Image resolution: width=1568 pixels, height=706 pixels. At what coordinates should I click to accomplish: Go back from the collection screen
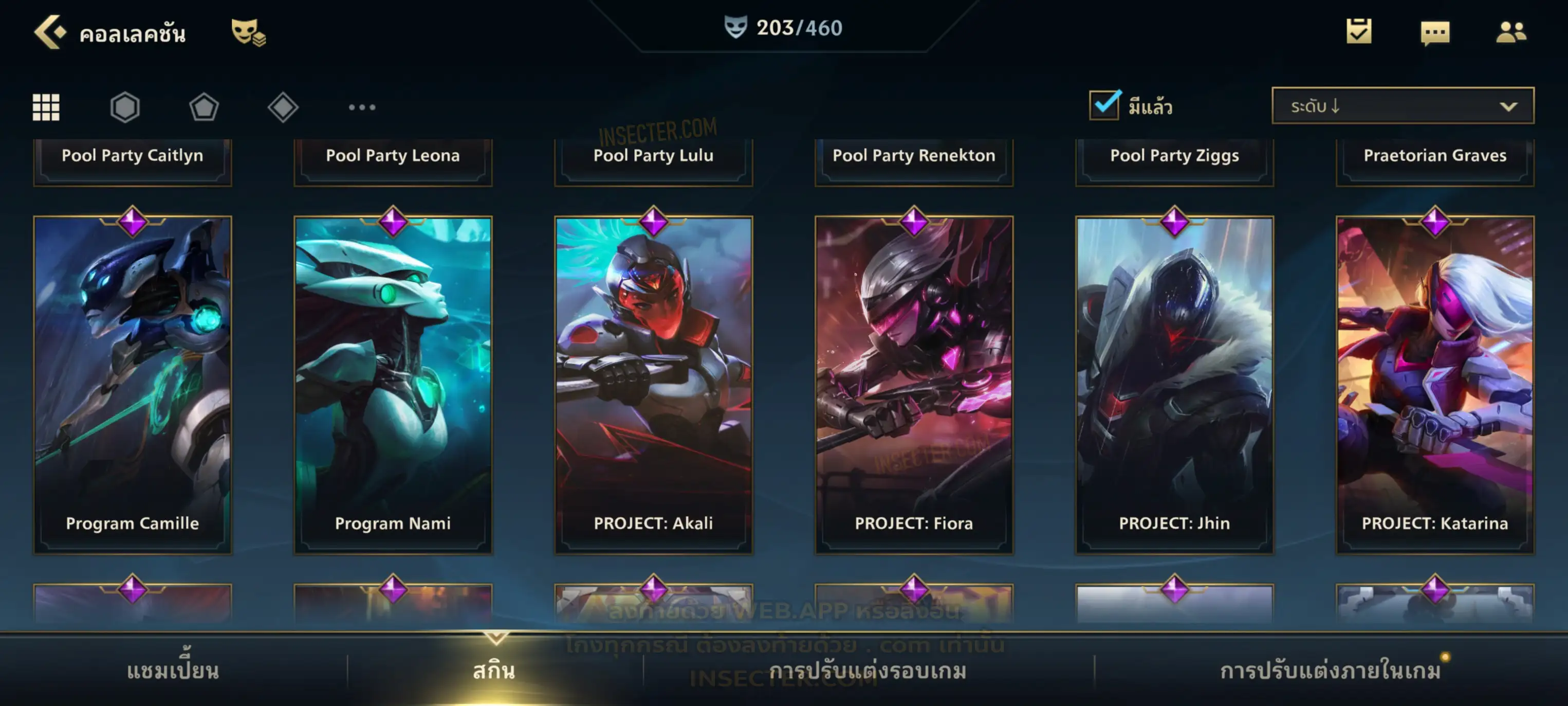click(x=50, y=32)
